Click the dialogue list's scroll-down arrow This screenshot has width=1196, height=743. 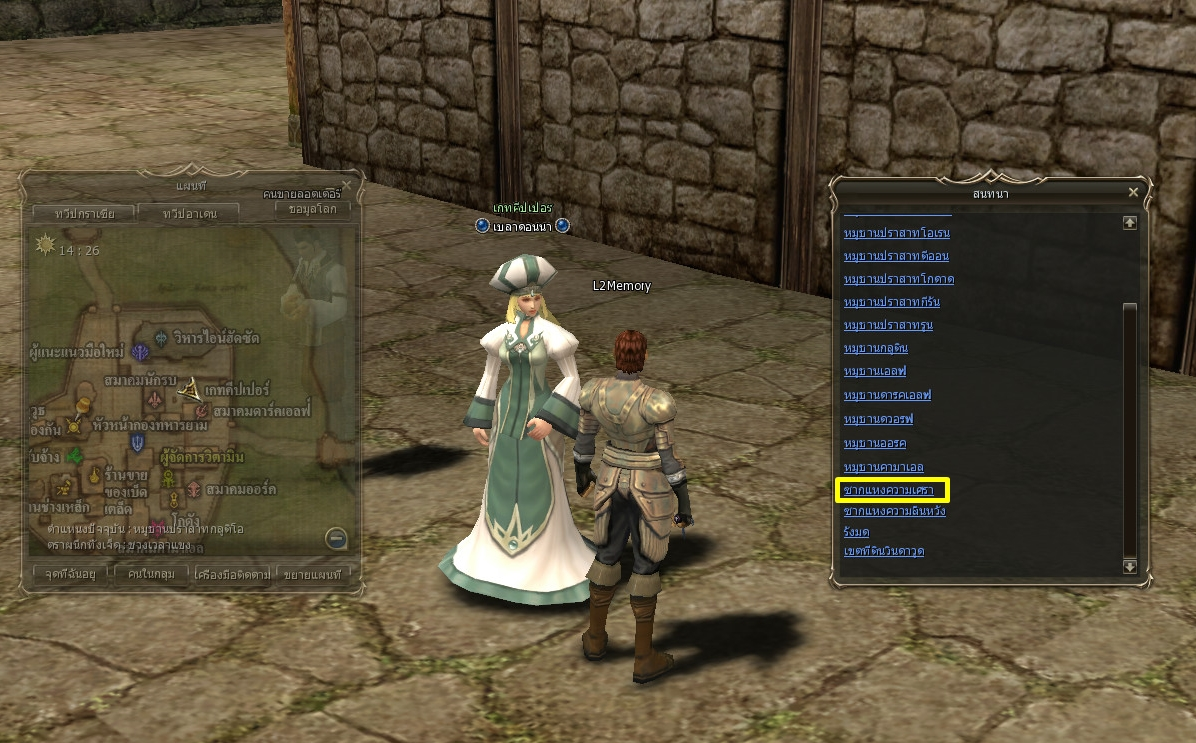pyautogui.click(x=1130, y=566)
